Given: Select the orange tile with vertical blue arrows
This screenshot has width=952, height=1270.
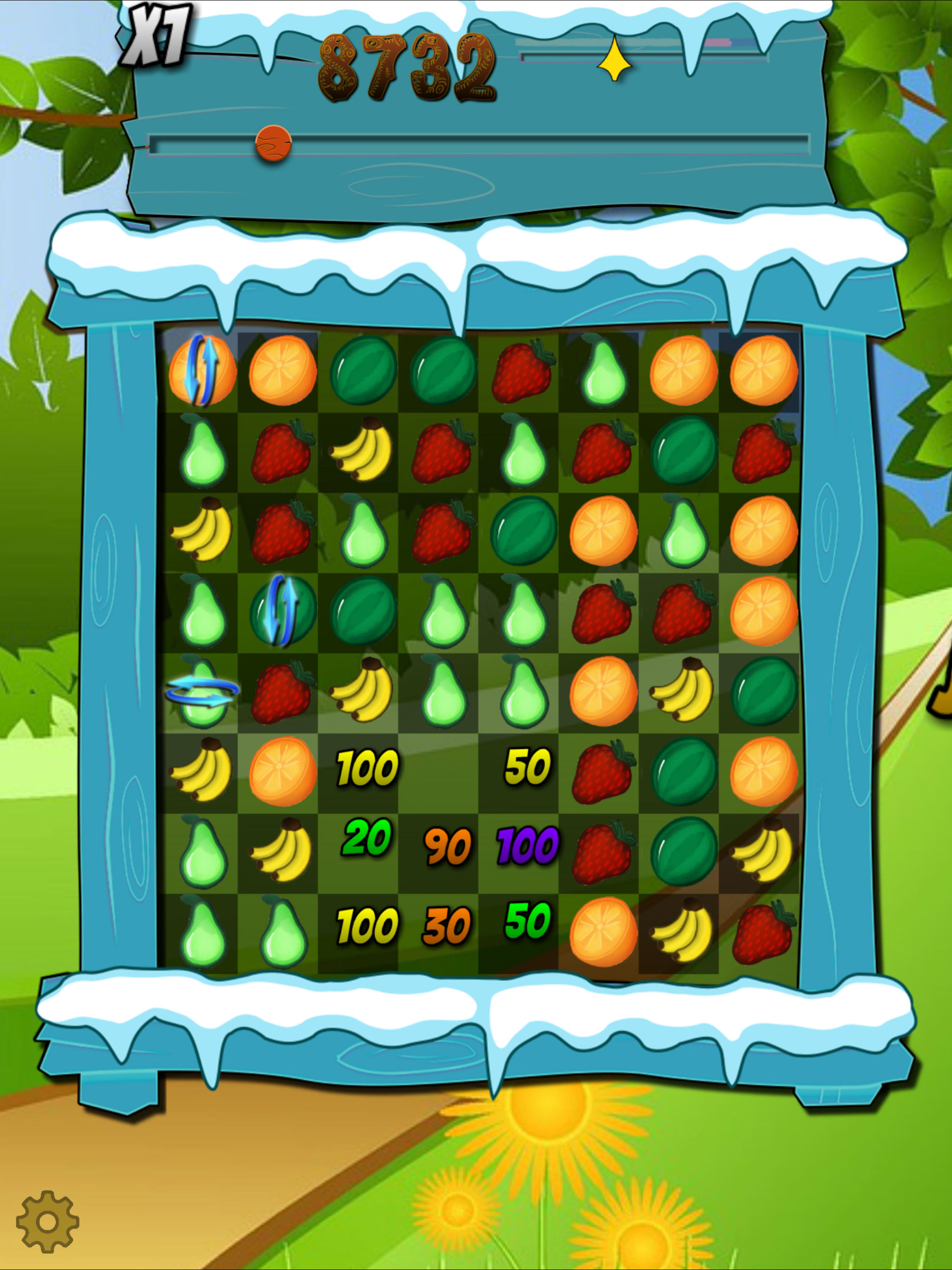Looking at the screenshot, I should [x=202, y=371].
